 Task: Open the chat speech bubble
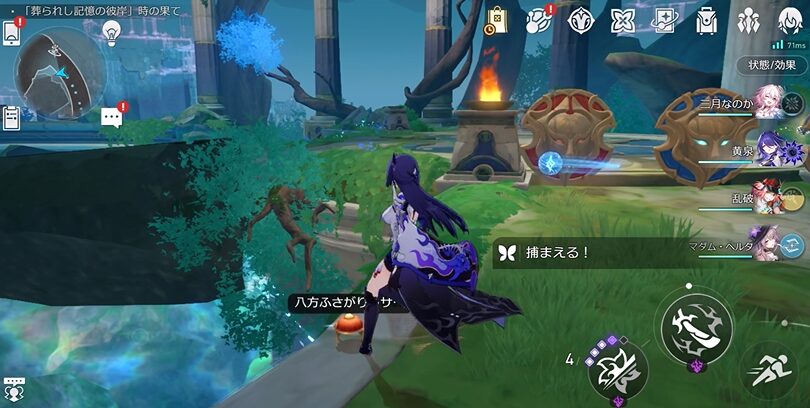tap(111, 117)
